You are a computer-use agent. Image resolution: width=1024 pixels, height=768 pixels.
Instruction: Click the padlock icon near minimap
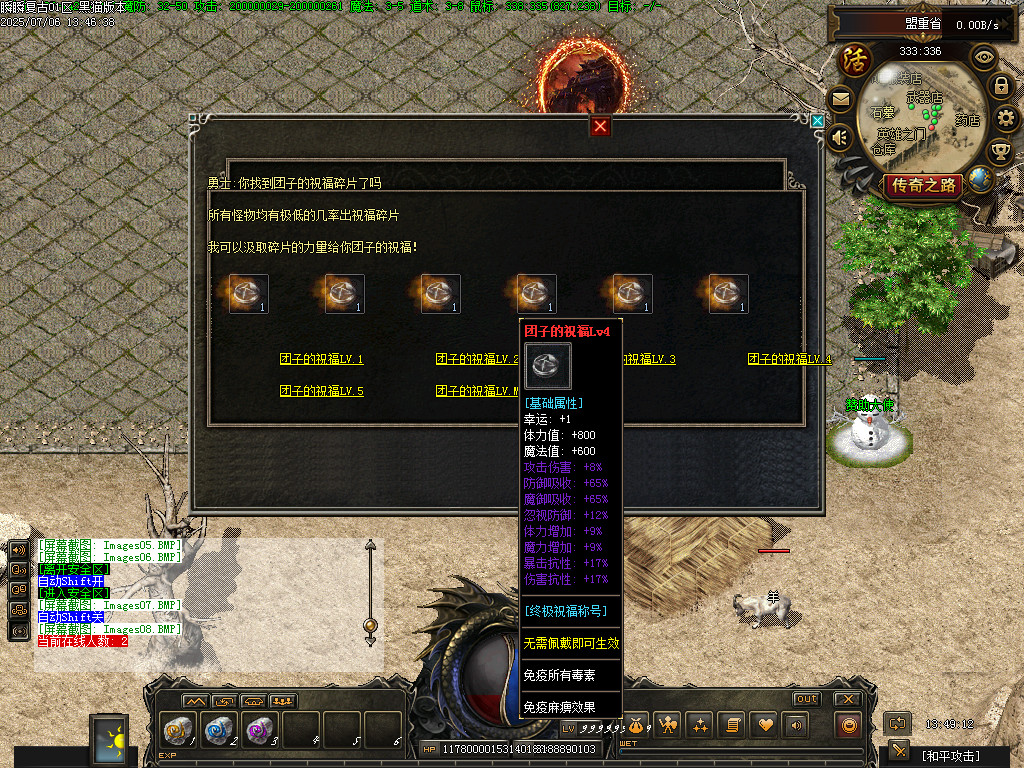[x=1000, y=86]
